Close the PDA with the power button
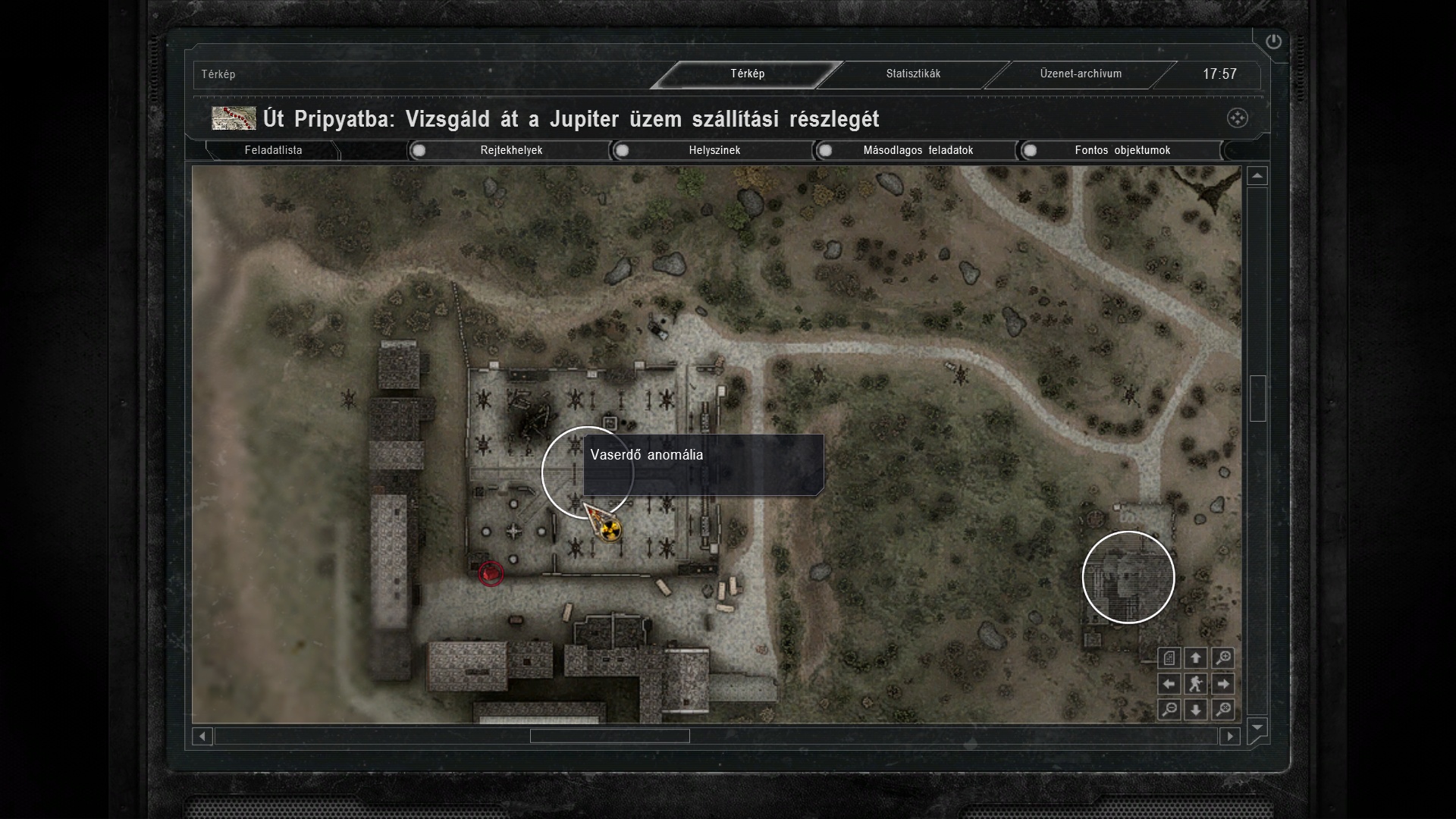1456x819 pixels. (x=1273, y=42)
